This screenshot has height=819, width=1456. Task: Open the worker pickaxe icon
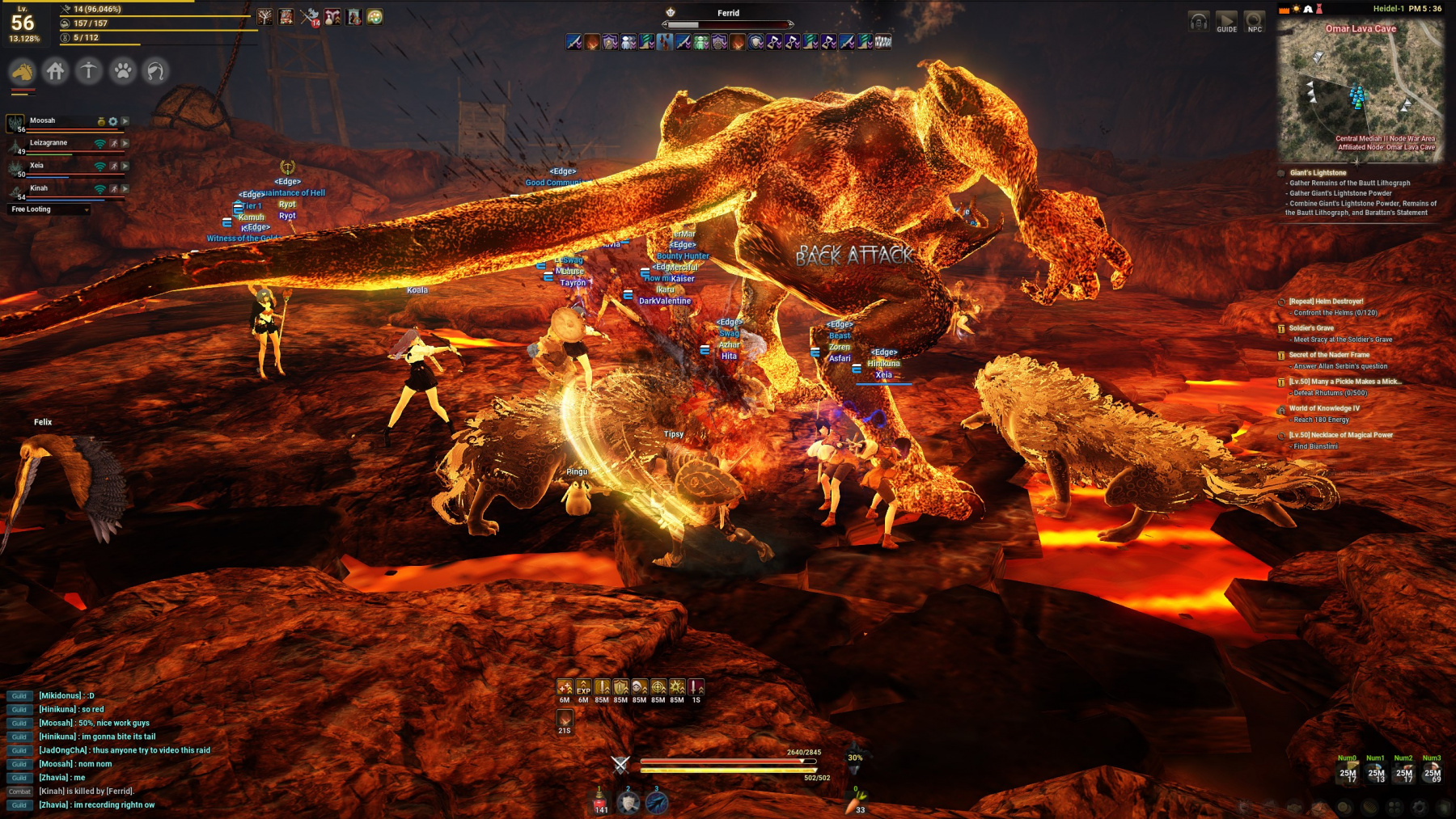tap(89, 72)
